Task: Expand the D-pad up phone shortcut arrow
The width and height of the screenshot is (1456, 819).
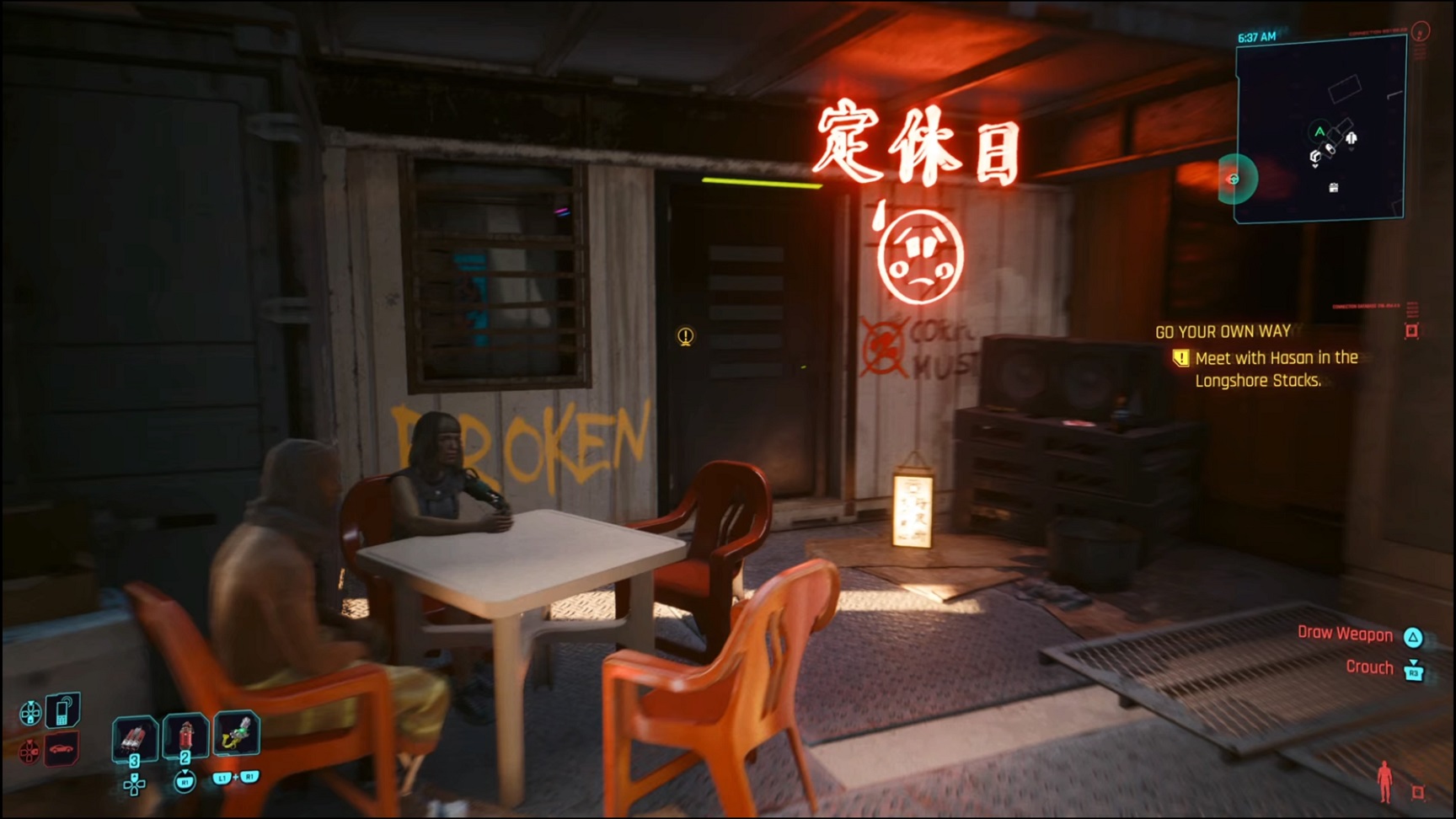Action: point(31,703)
